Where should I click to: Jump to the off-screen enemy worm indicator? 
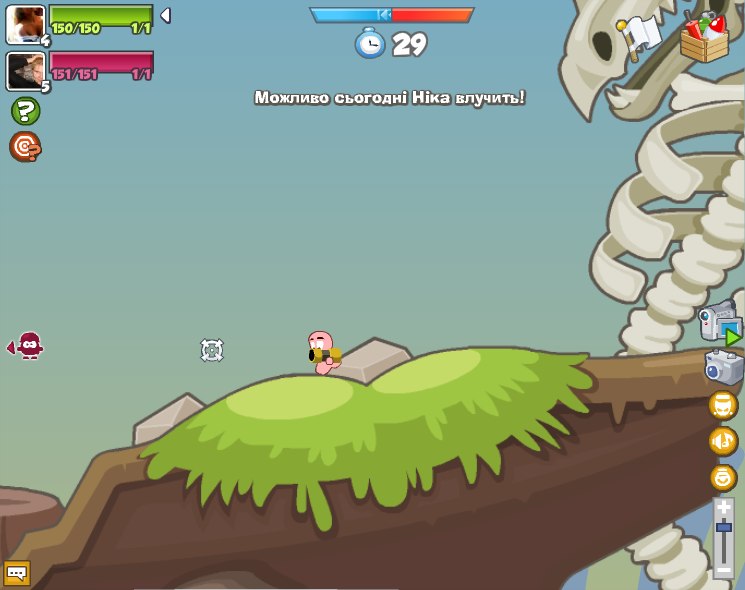[27, 346]
